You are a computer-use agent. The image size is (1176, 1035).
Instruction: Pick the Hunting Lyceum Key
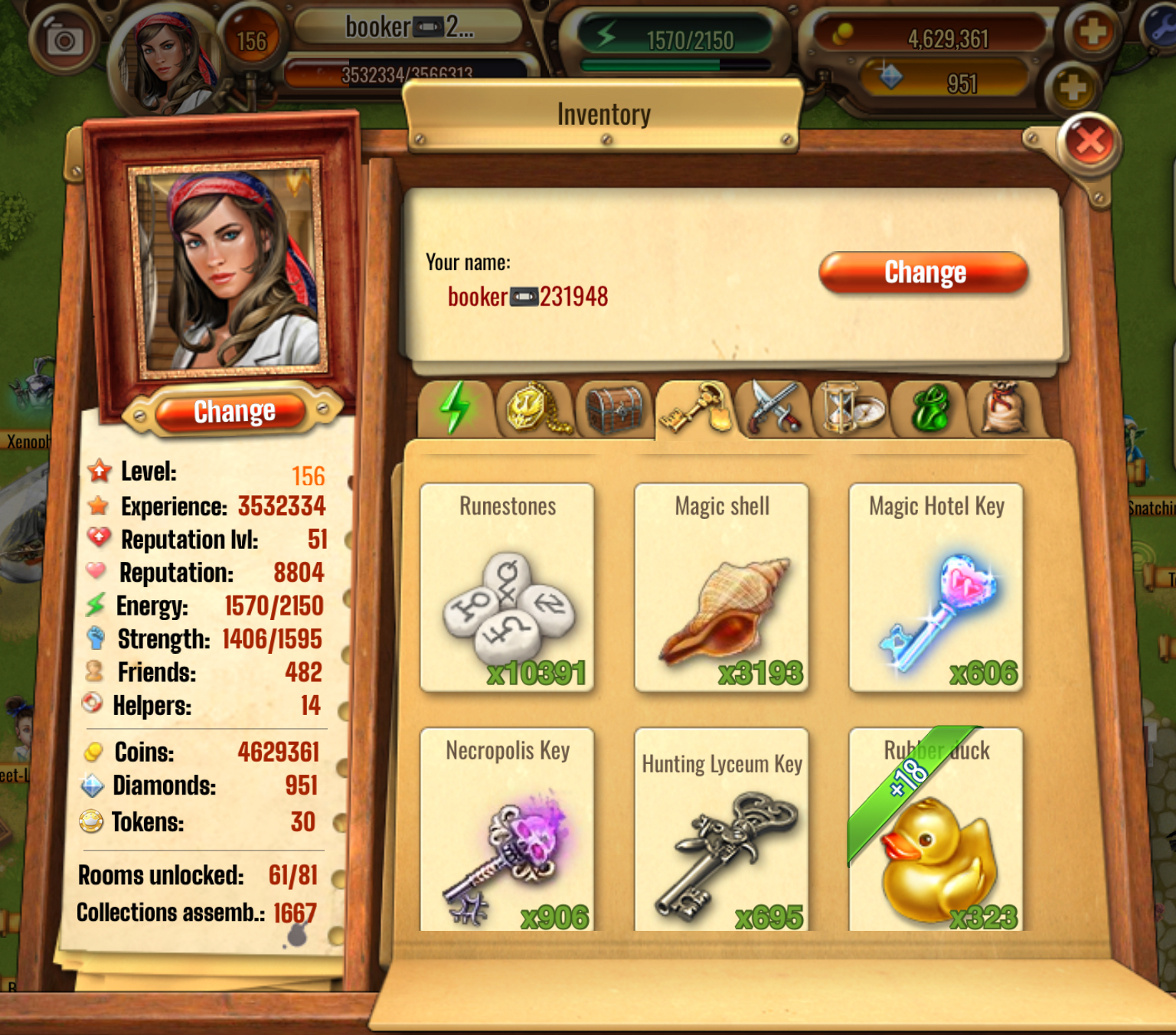[721, 830]
